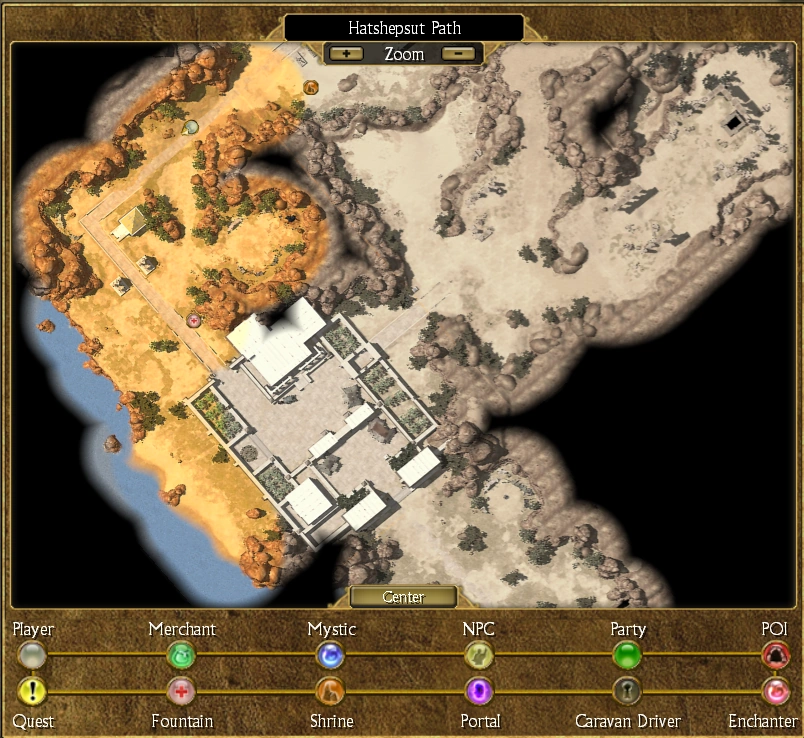The image size is (804, 738).
Task: Toggle the POI legend icon
Action: click(776, 655)
